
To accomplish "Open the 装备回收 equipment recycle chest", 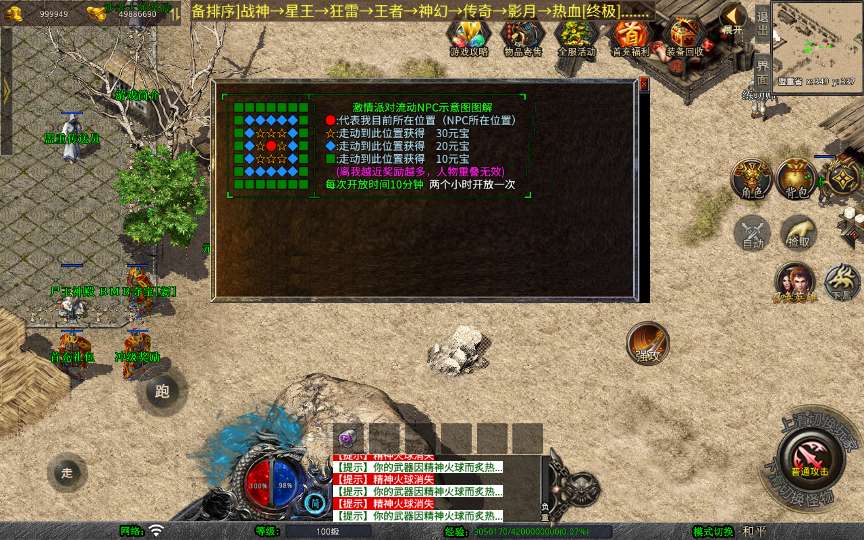I will pyautogui.click(x=686, y=37).
